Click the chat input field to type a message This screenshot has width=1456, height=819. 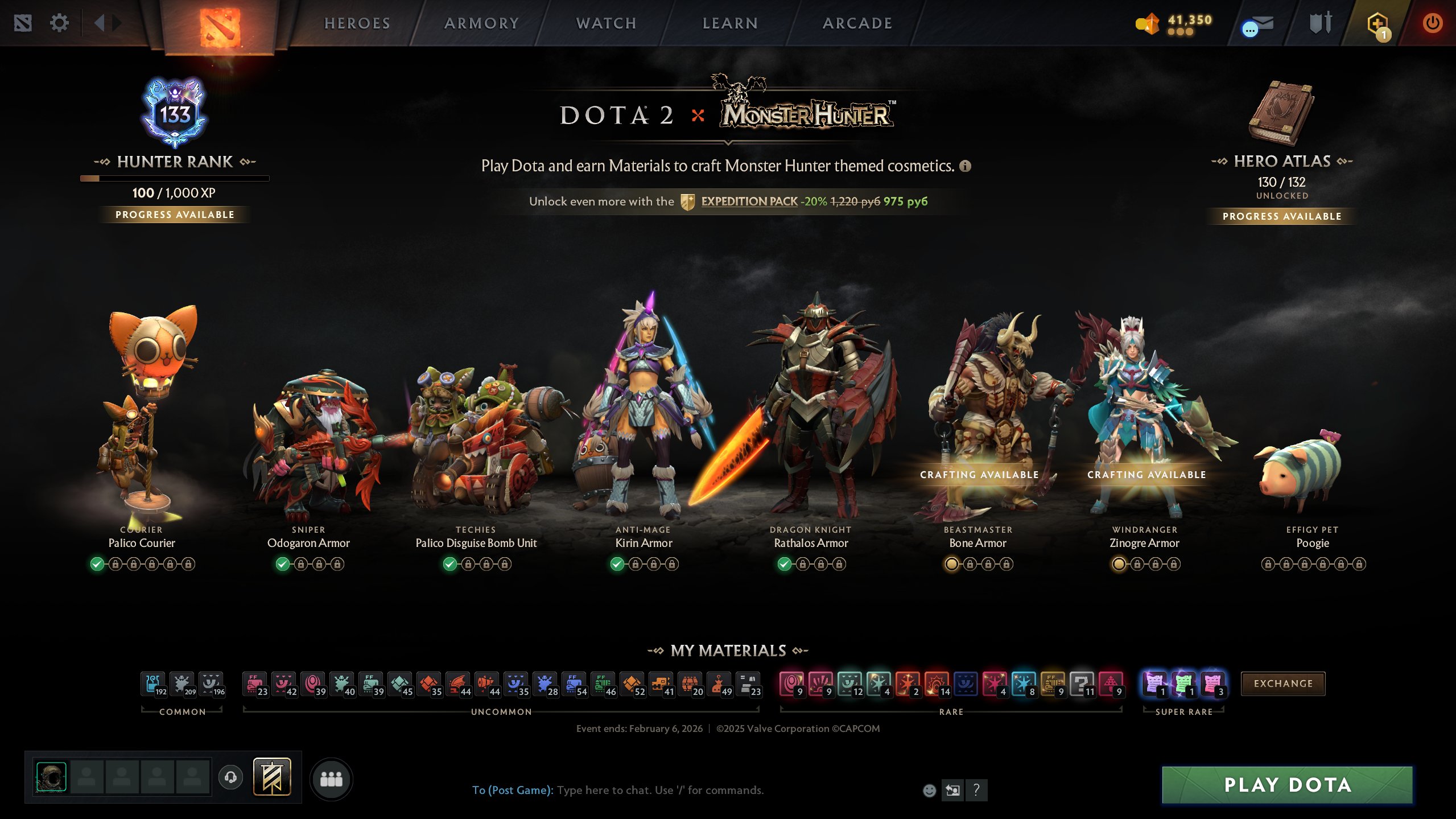[x=654, y=791]
